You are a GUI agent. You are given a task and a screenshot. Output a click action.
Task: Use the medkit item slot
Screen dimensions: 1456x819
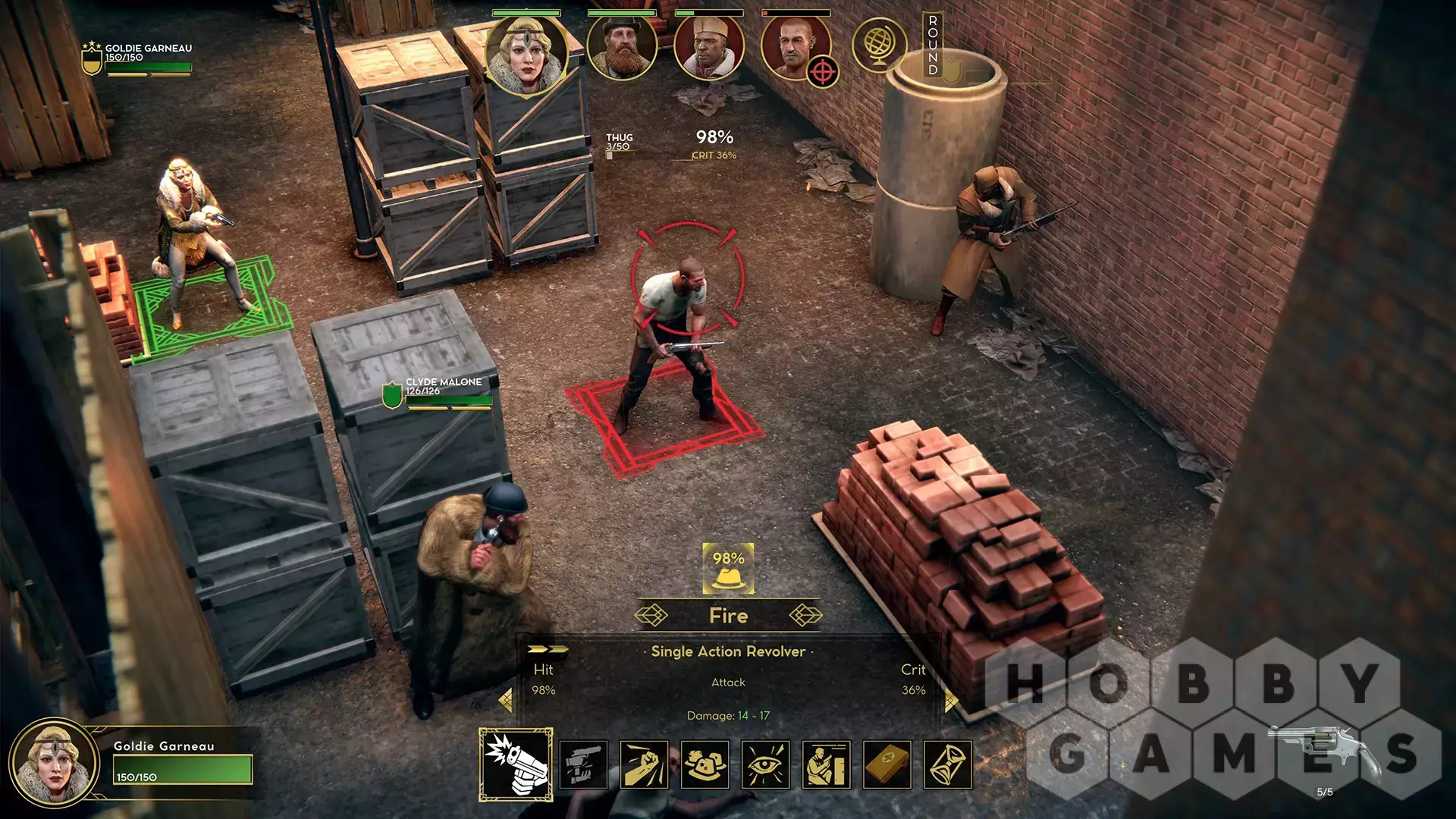point(887,764)
